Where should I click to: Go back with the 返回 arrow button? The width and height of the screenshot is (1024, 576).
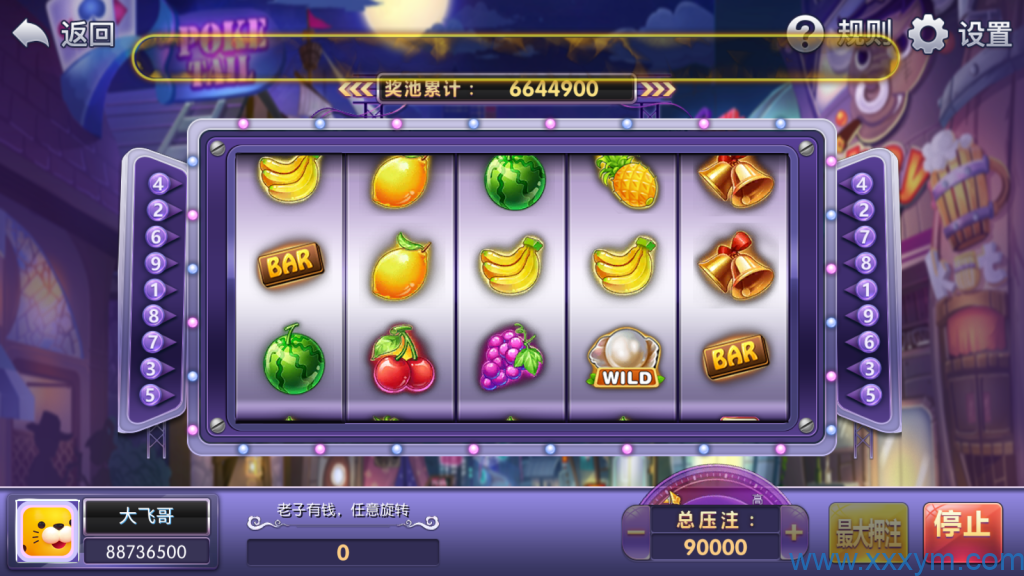62,34
